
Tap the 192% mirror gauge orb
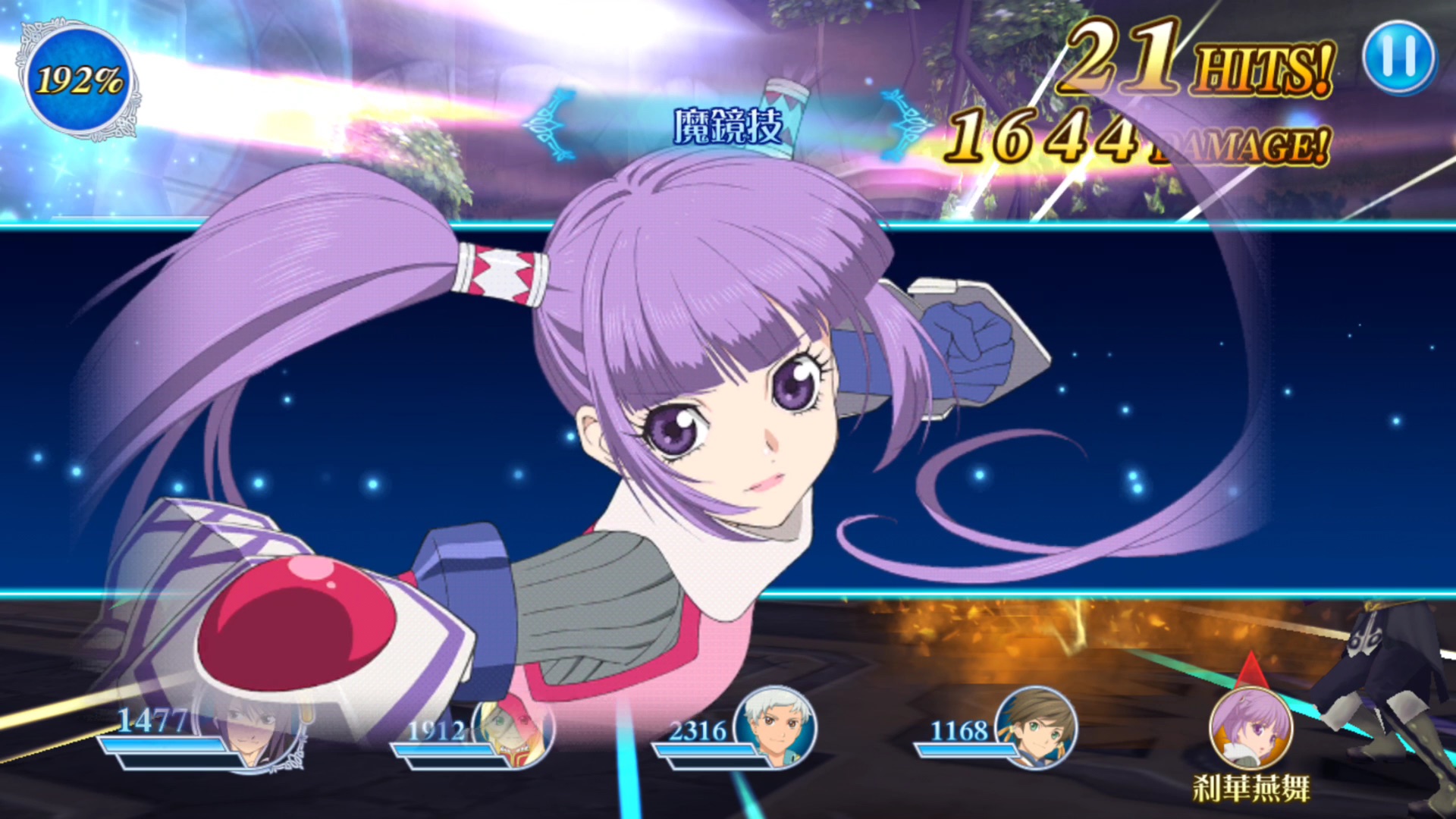pos(79,80)
